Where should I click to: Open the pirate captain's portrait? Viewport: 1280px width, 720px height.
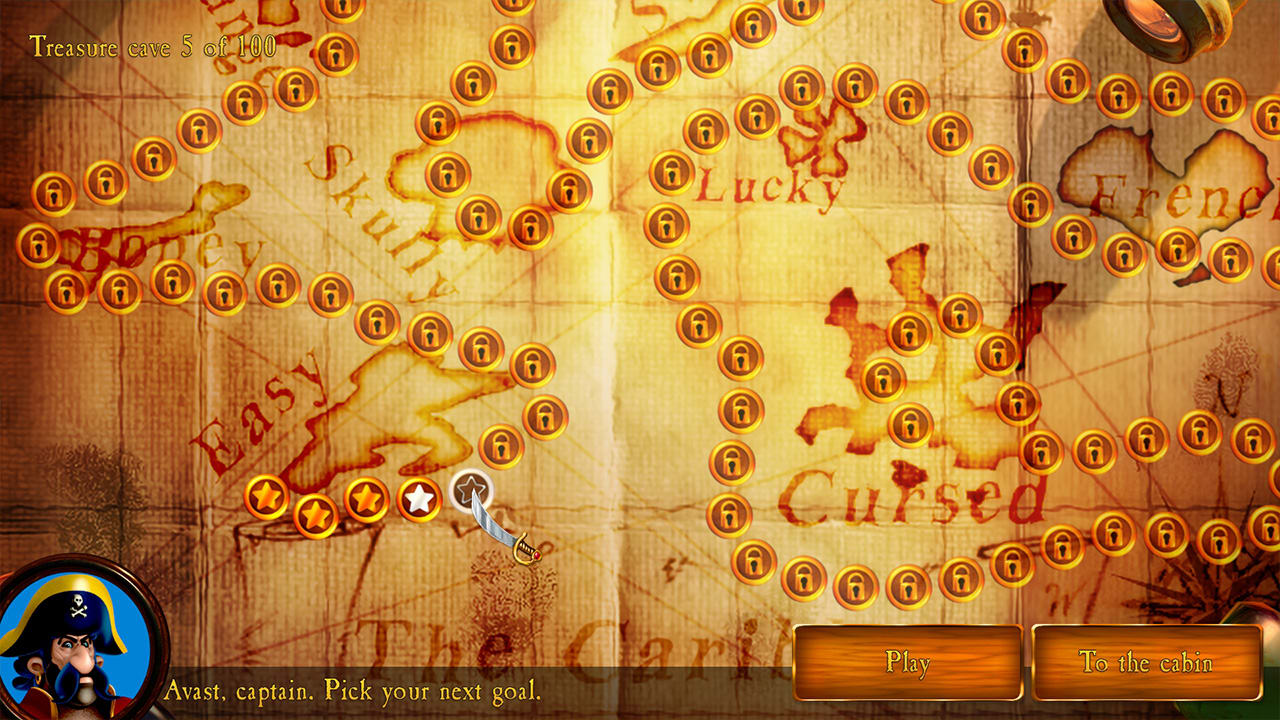click(75, 645)
